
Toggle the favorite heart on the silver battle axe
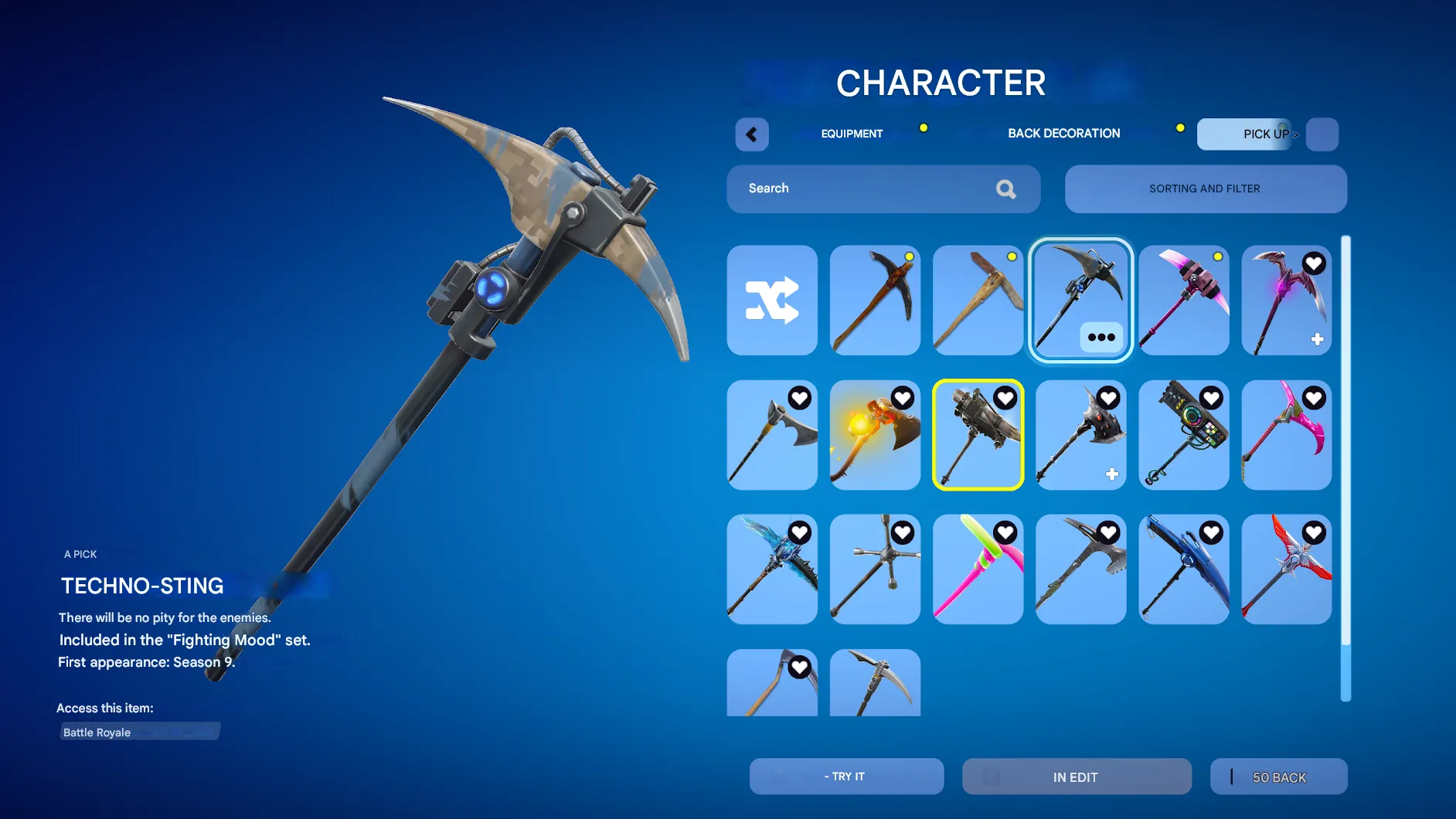coord(799,397)
